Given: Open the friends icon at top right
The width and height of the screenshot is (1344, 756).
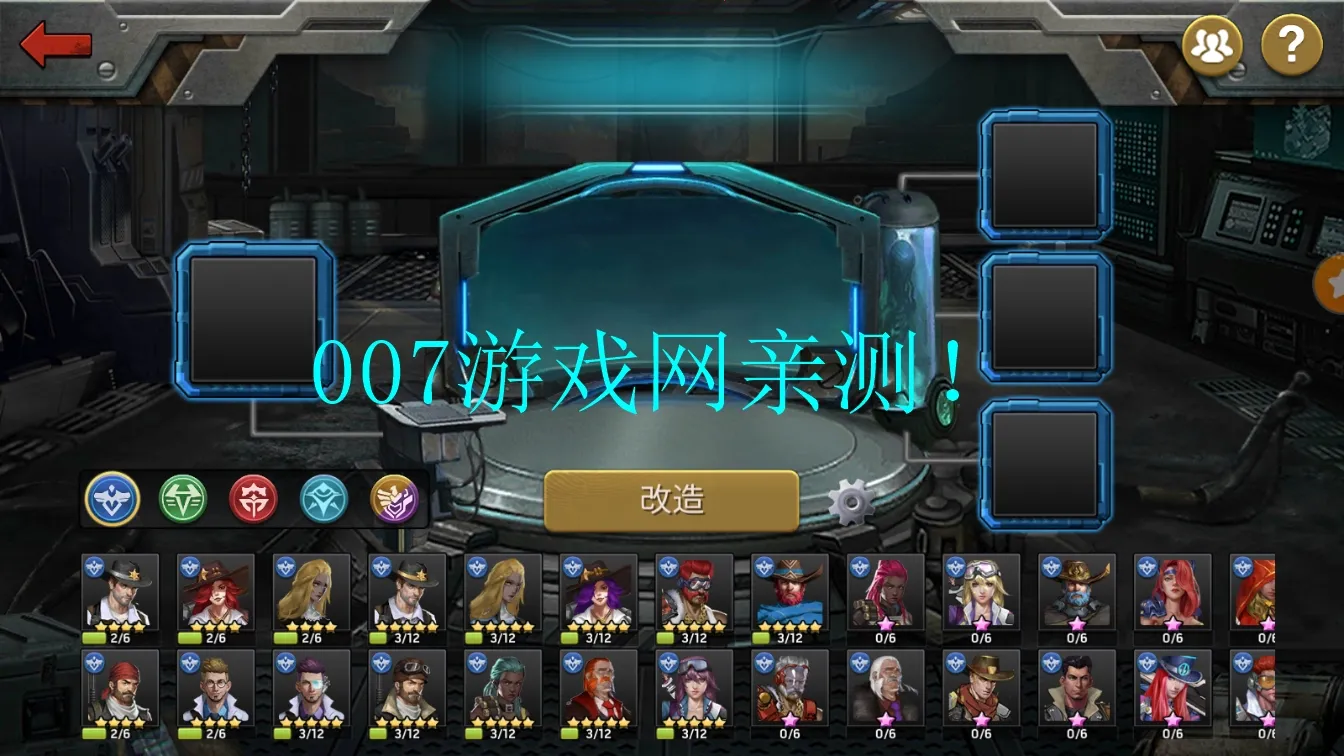Looking at the screenshot, I should pos(1211,44).
